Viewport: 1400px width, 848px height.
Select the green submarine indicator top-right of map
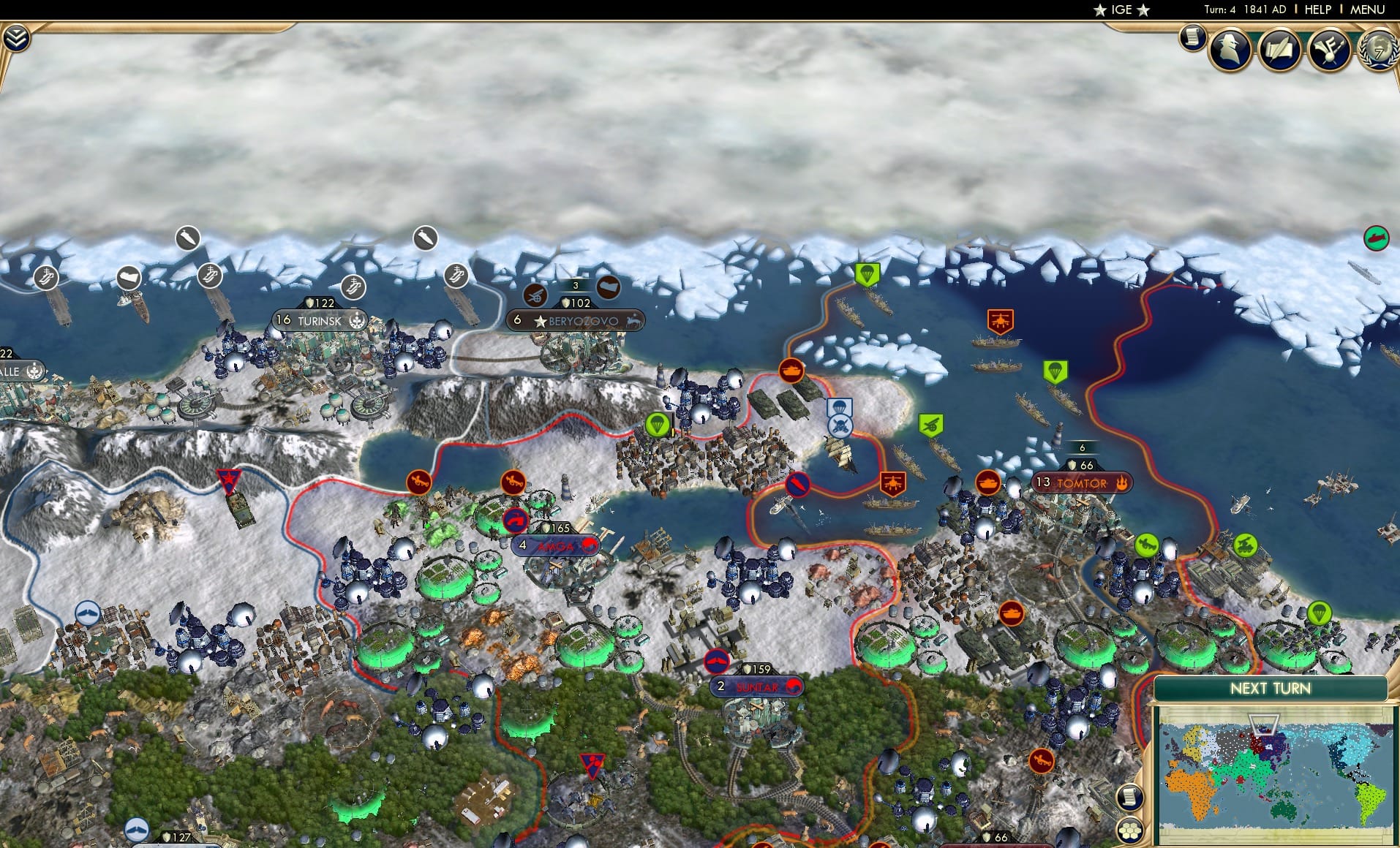[1377, 238]
